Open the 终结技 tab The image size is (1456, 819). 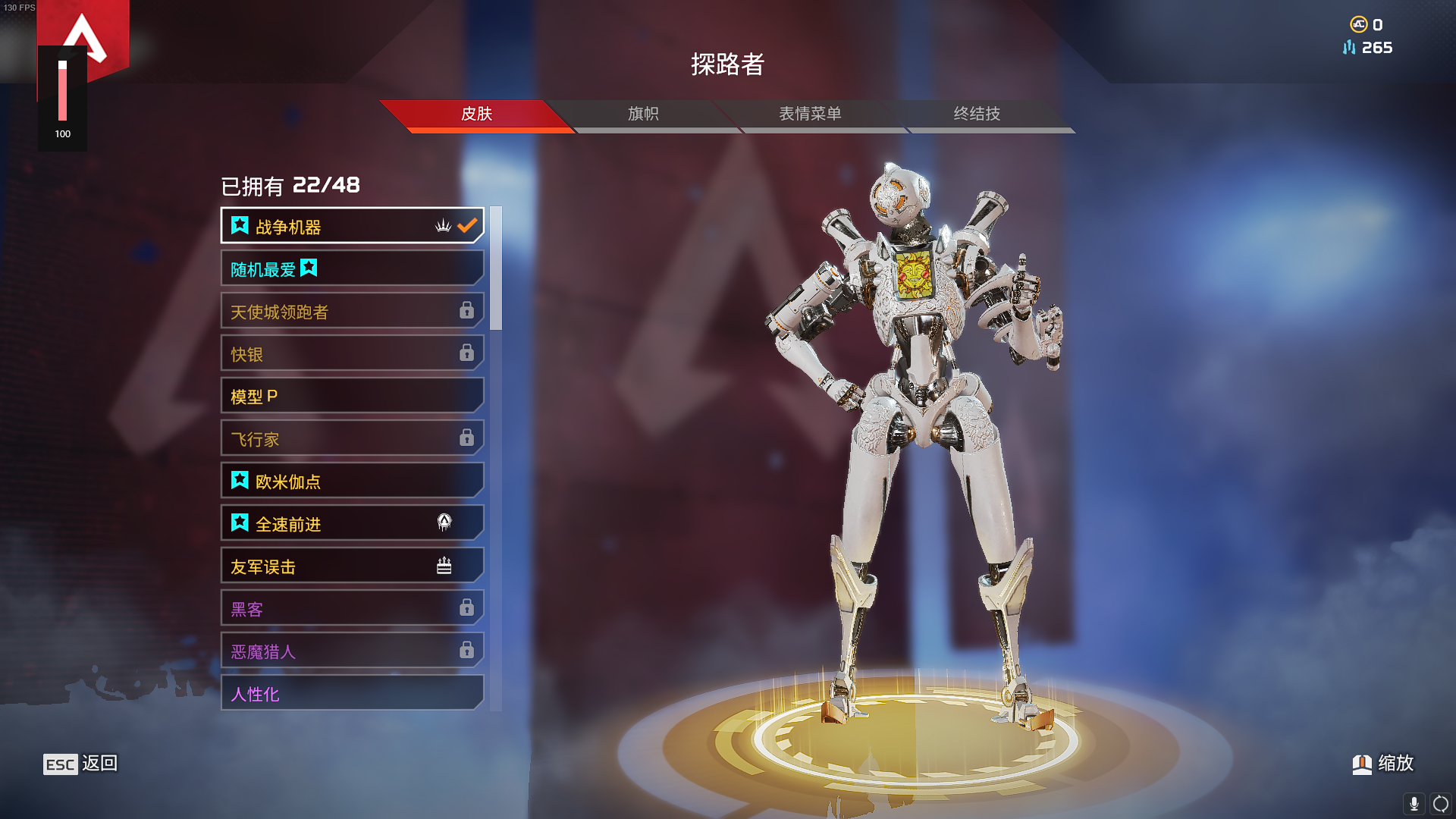pyautogui.click(x=977, y=114)
